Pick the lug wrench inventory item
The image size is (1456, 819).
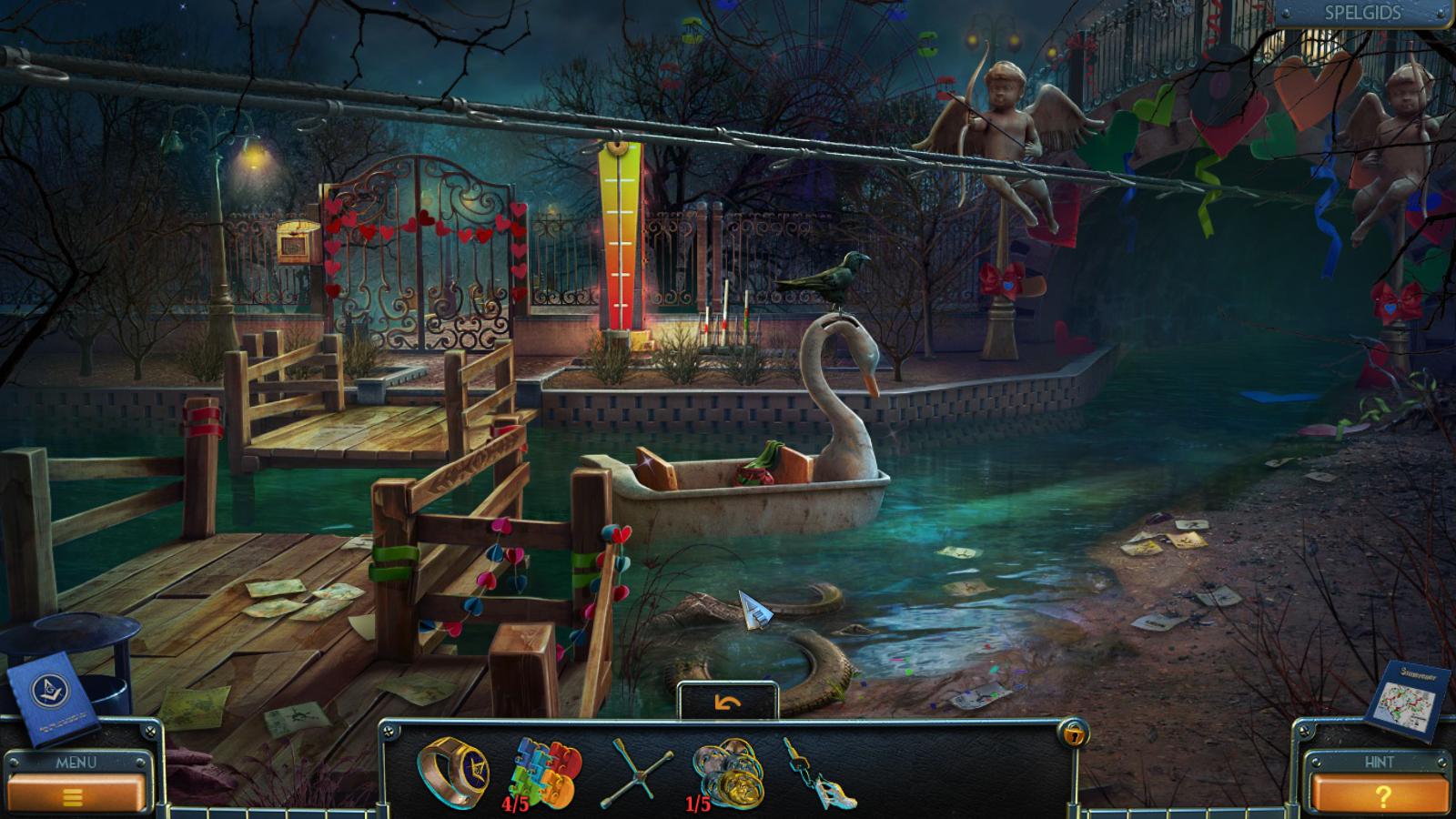(x=636, y=776)
